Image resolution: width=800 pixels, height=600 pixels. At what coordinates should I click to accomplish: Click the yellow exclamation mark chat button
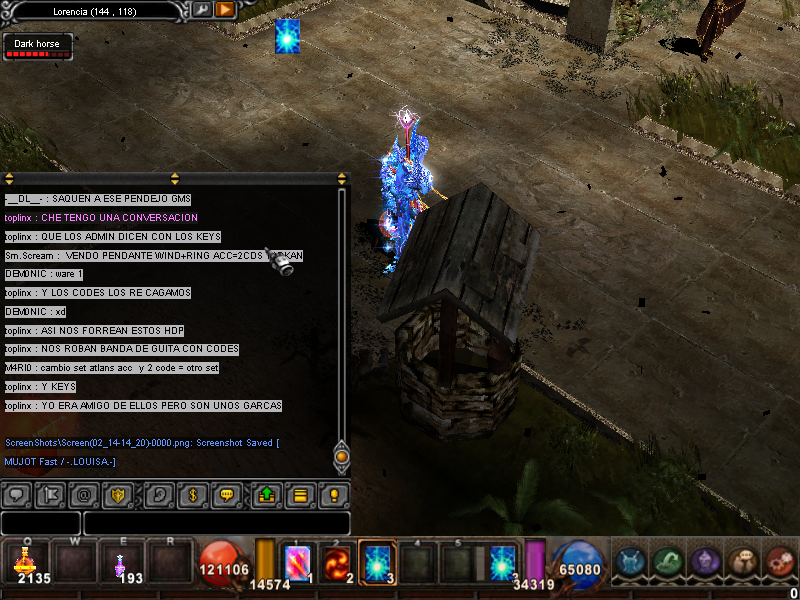(333, 494)
